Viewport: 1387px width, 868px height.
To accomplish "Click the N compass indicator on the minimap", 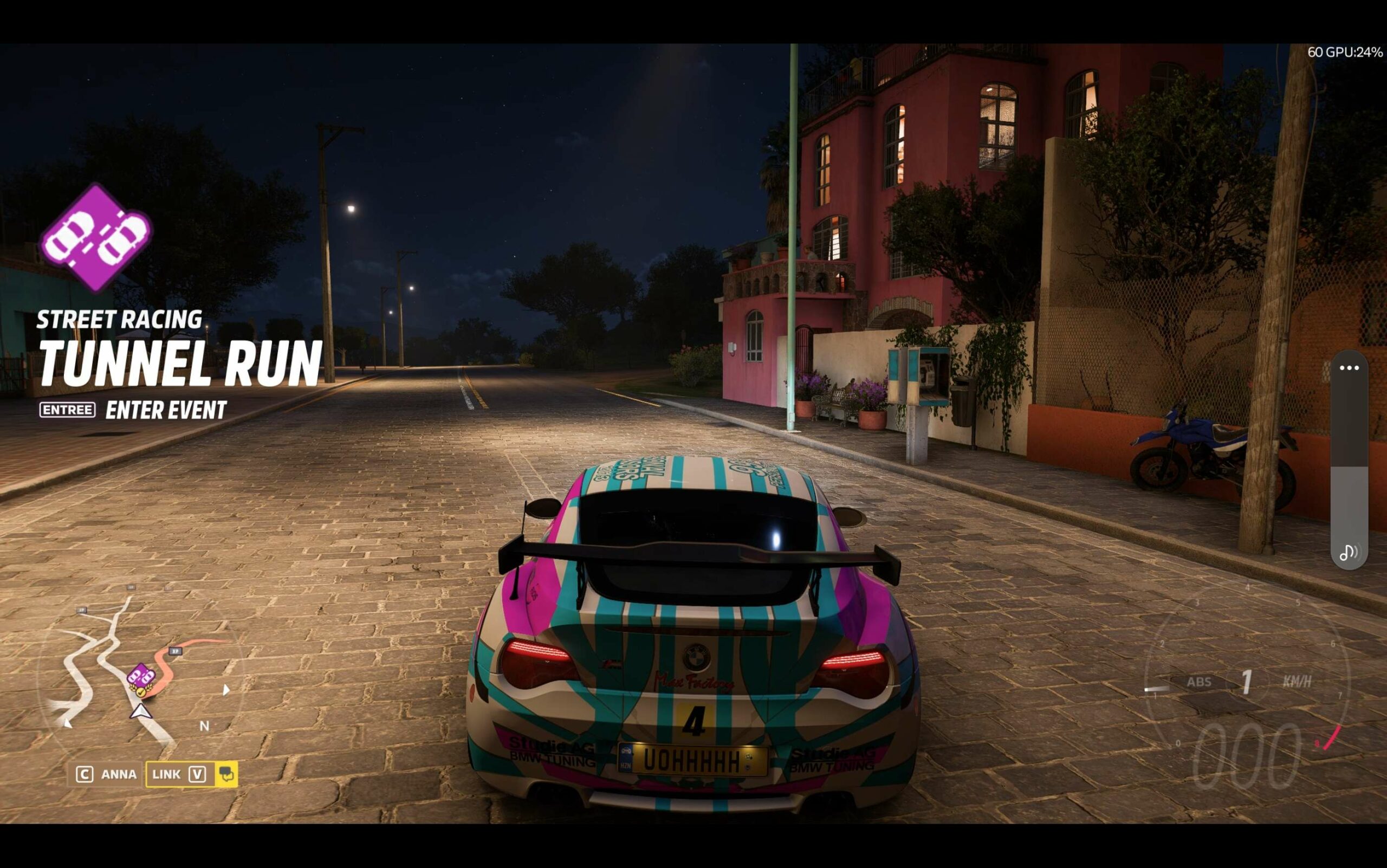I will (205, 725).
